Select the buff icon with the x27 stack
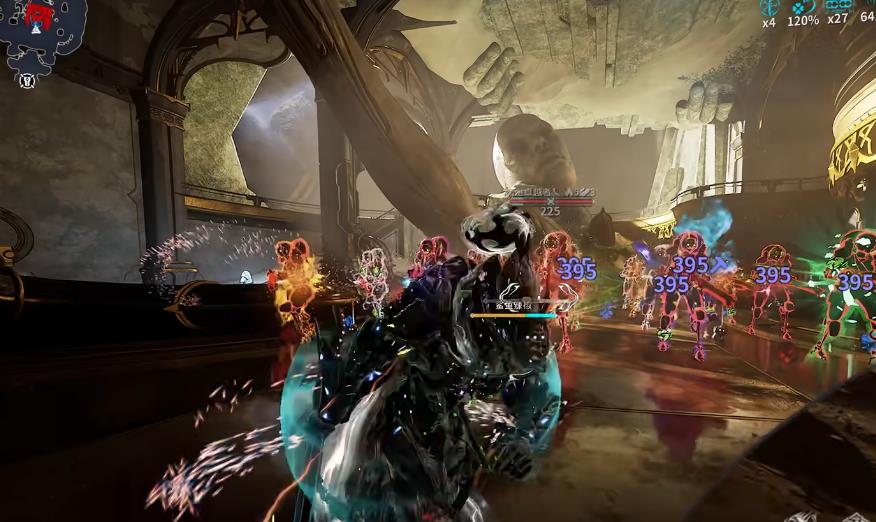Viewport: 876px width, 522px height. [838, 6]
